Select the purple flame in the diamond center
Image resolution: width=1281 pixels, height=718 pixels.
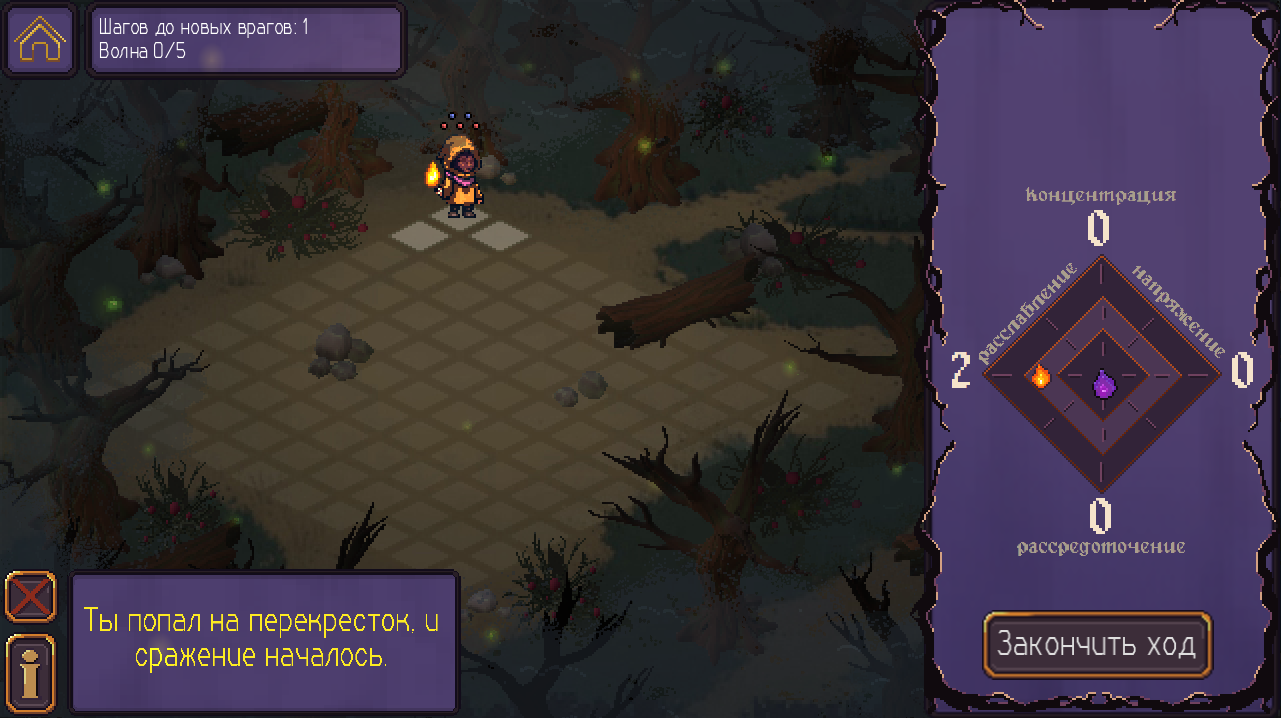1103,384
